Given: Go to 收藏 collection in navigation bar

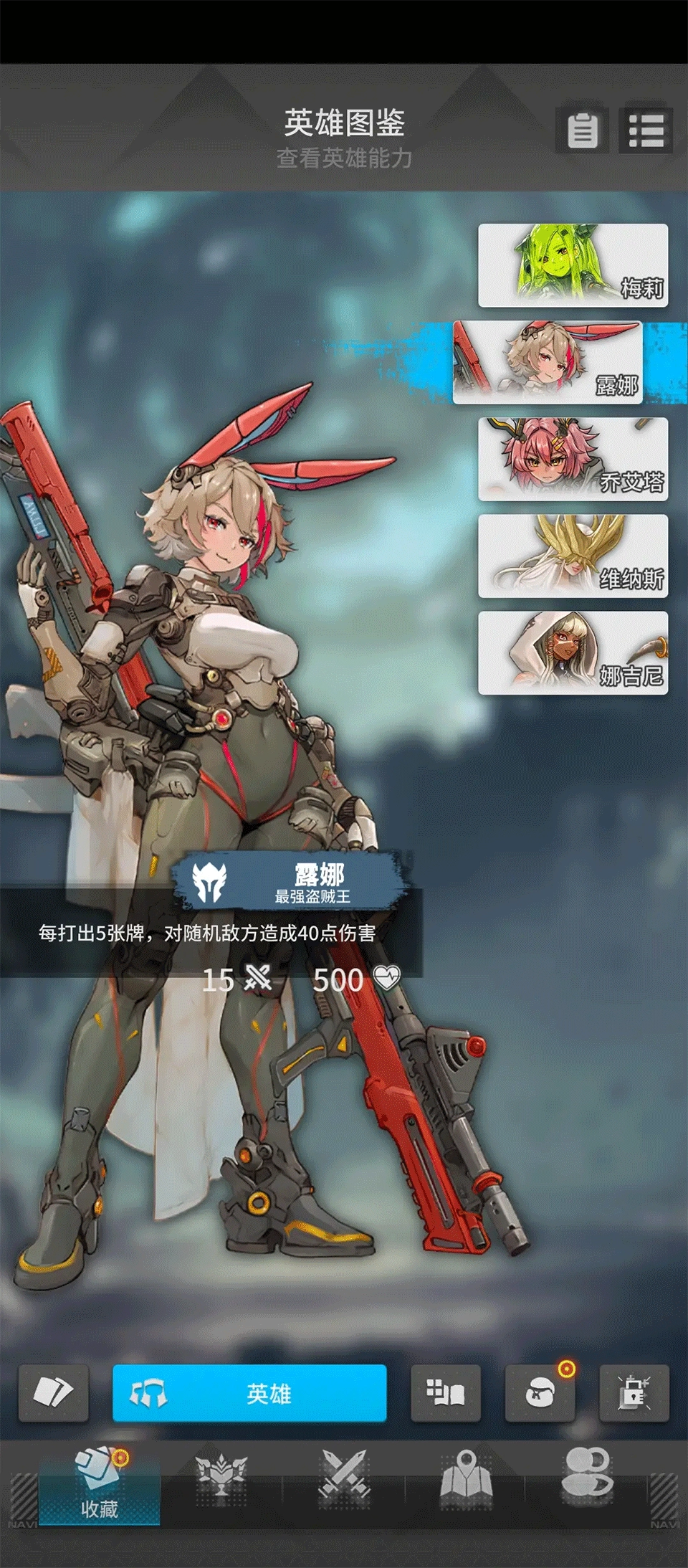Looking at the screenshot, I should [x=100, y=1483].
